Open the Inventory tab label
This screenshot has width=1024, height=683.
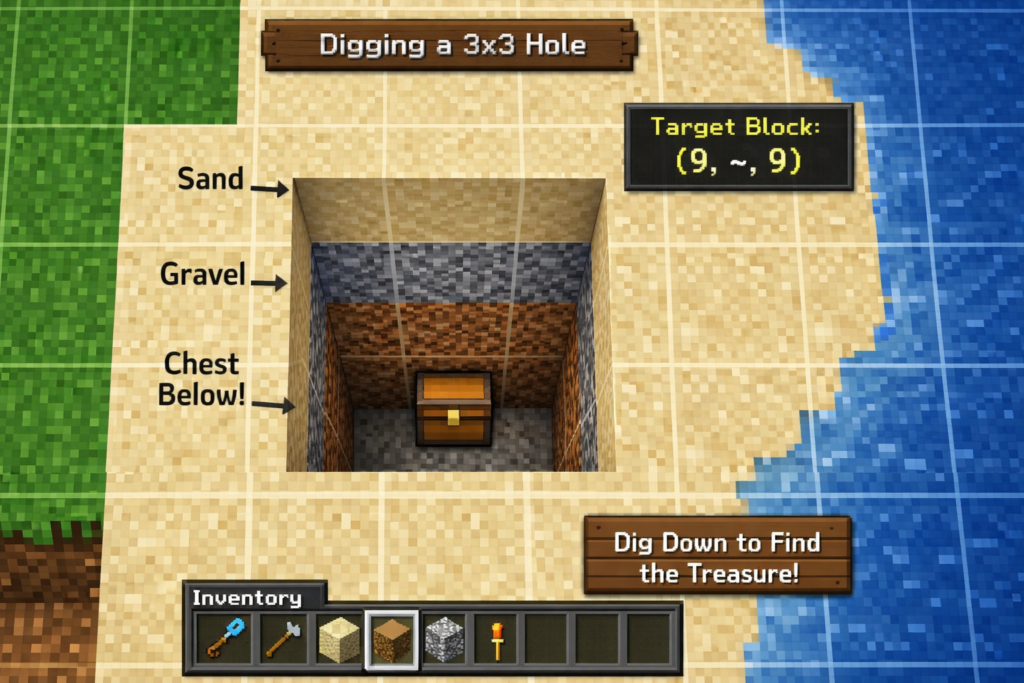pyautogui.click(x=247, y=598)
